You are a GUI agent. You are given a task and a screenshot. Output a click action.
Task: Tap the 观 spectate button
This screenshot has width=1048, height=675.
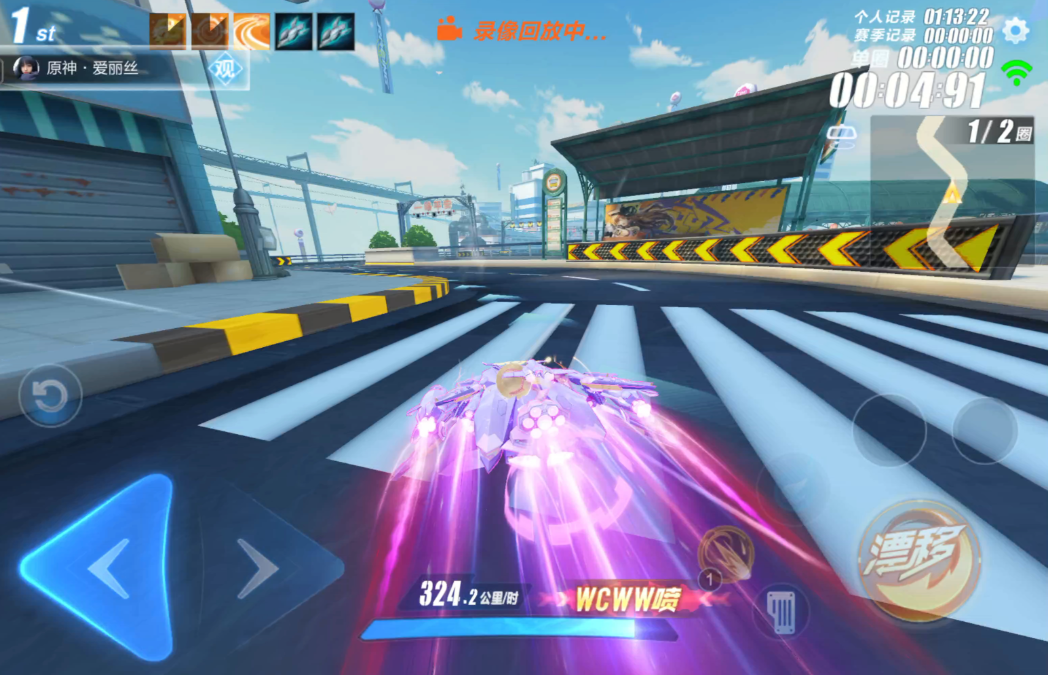pos(227,71)
